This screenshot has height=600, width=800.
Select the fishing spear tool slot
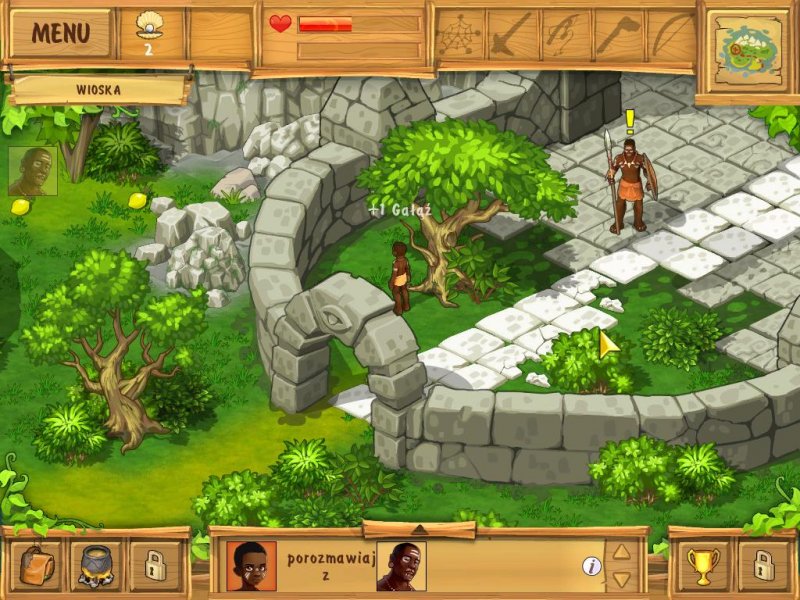(x=566, y=37)
